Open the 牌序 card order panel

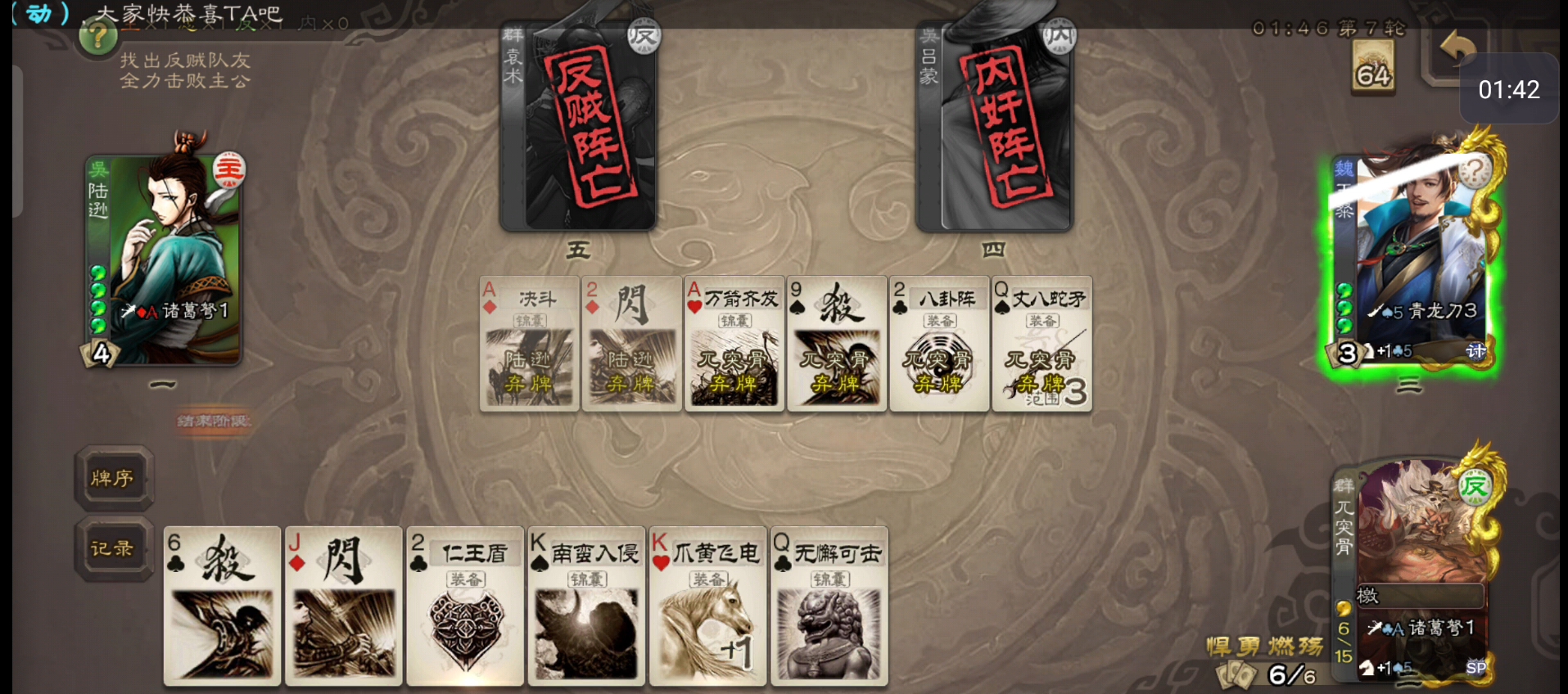[113, 479]
